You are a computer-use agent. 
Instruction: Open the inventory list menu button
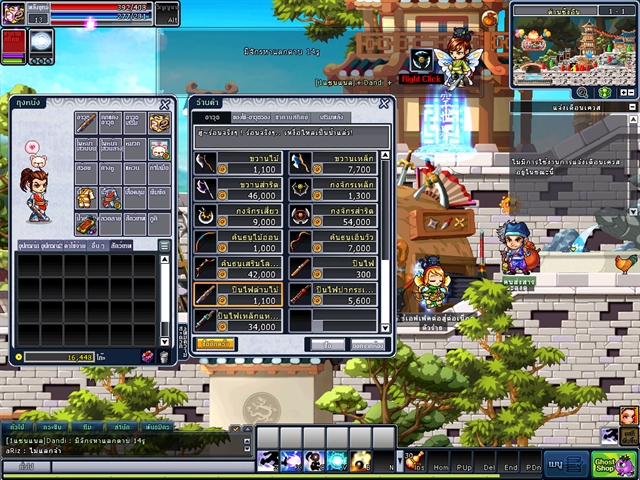pyautogui.click(x=164, y=244)
